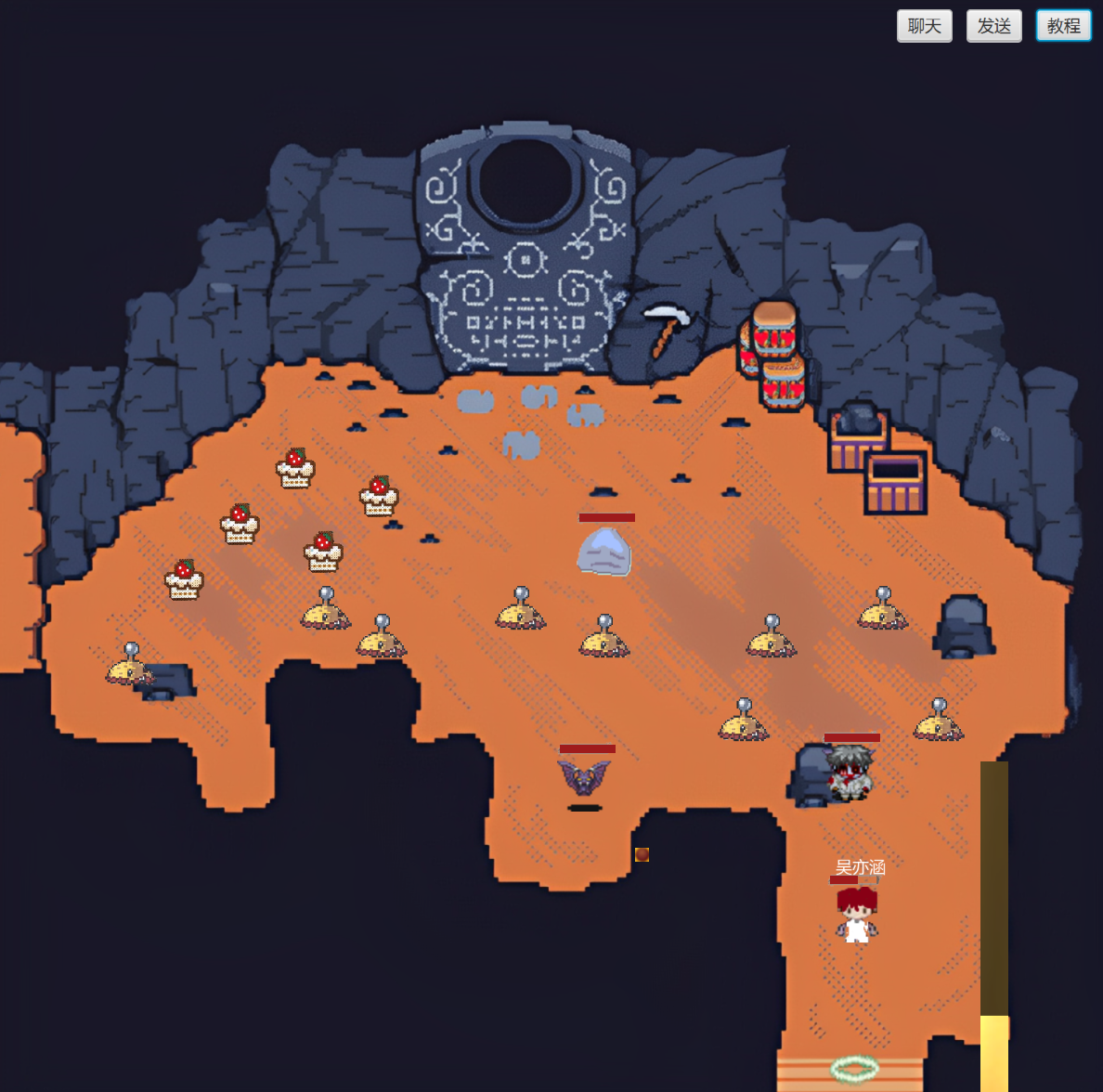
Task: Open the 聊天 chat button
Action: tap(924, 26)
